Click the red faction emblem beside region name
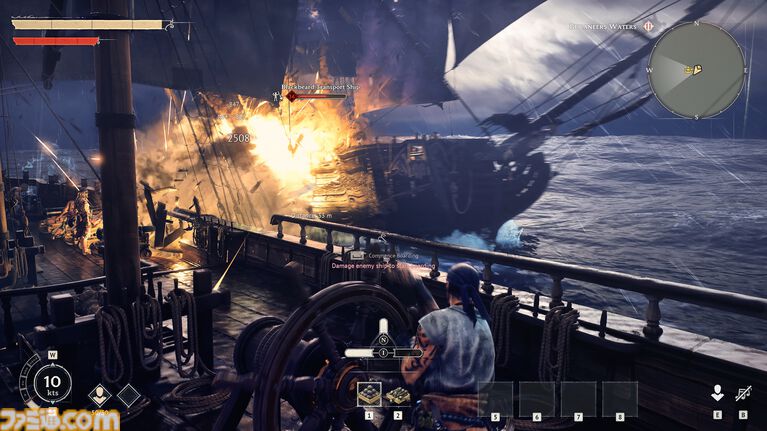Viewport: 767px width, 431px height. pyautogui.click(x=648, y=25)
